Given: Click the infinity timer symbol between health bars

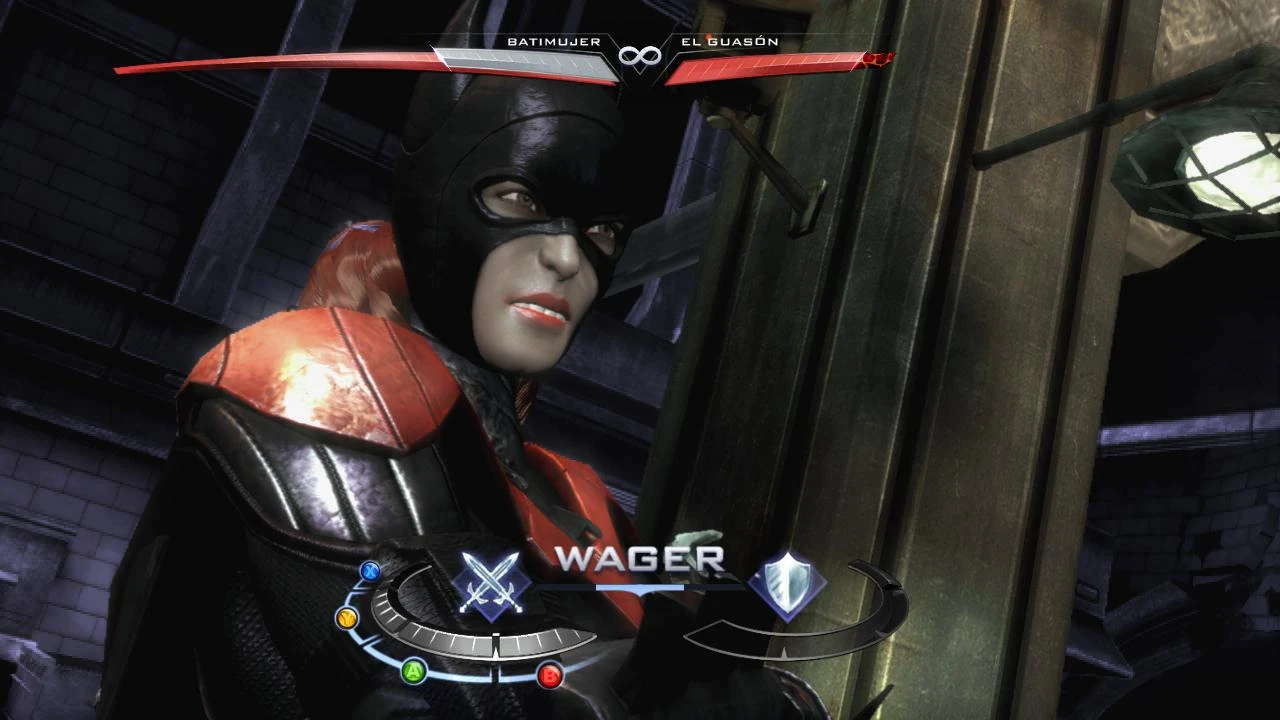Looking at the screenshot, I should pos(641,57).
